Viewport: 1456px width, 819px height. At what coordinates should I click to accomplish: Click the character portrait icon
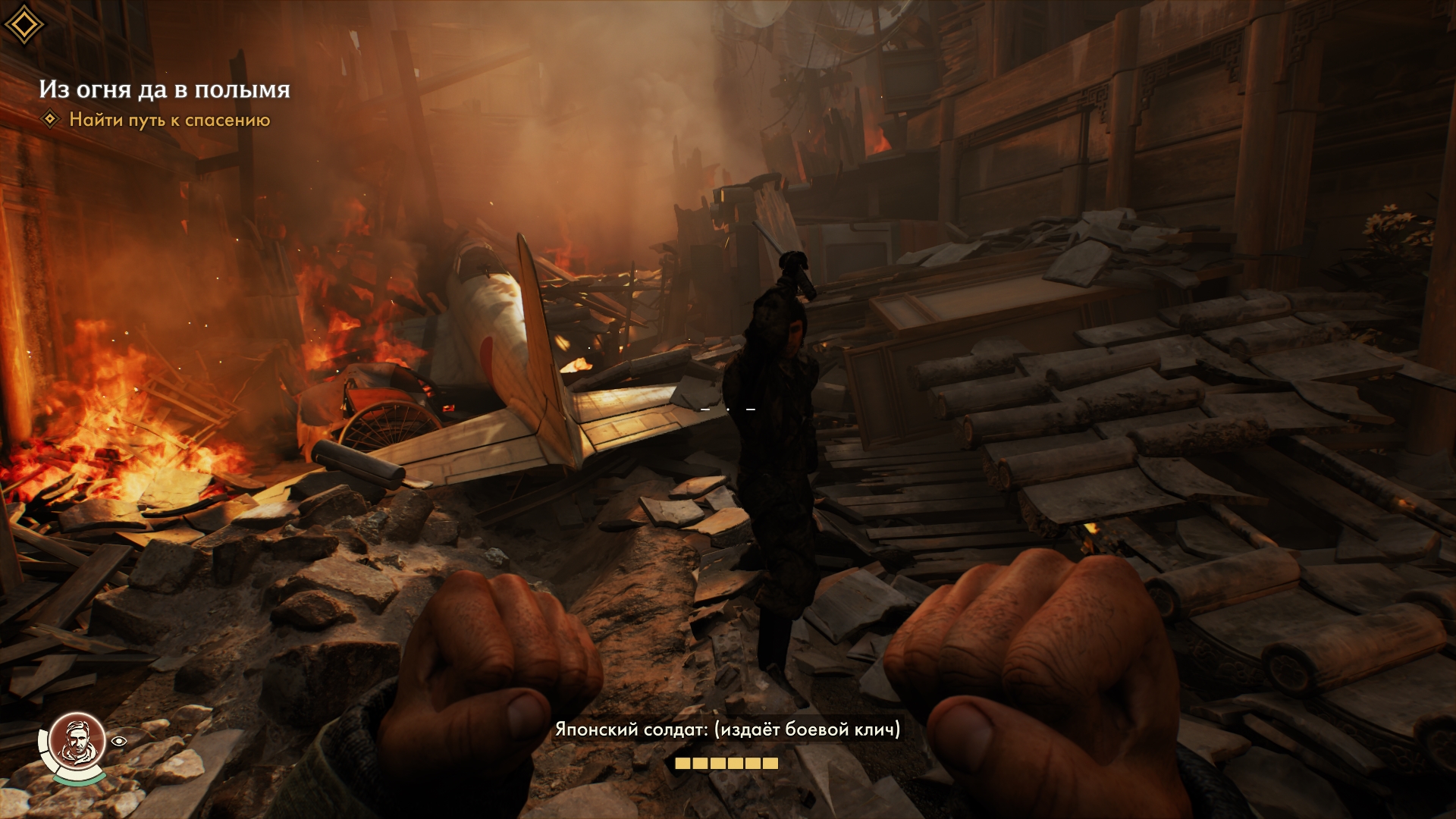[75, 739]
